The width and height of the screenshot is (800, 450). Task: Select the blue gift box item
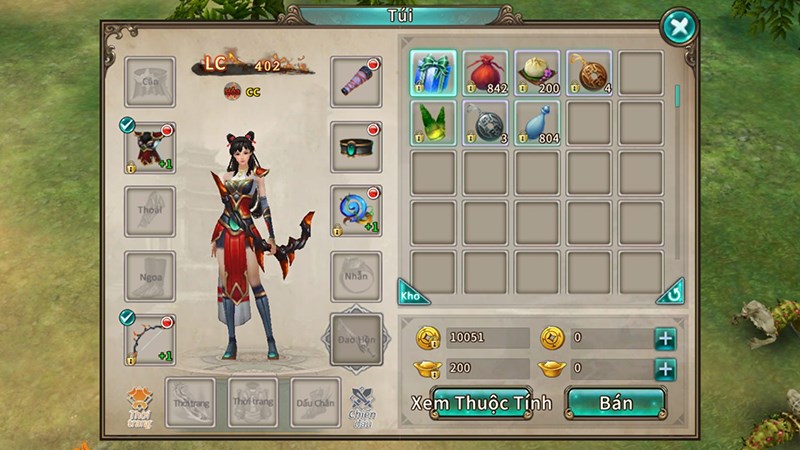[x=433, y=73]
